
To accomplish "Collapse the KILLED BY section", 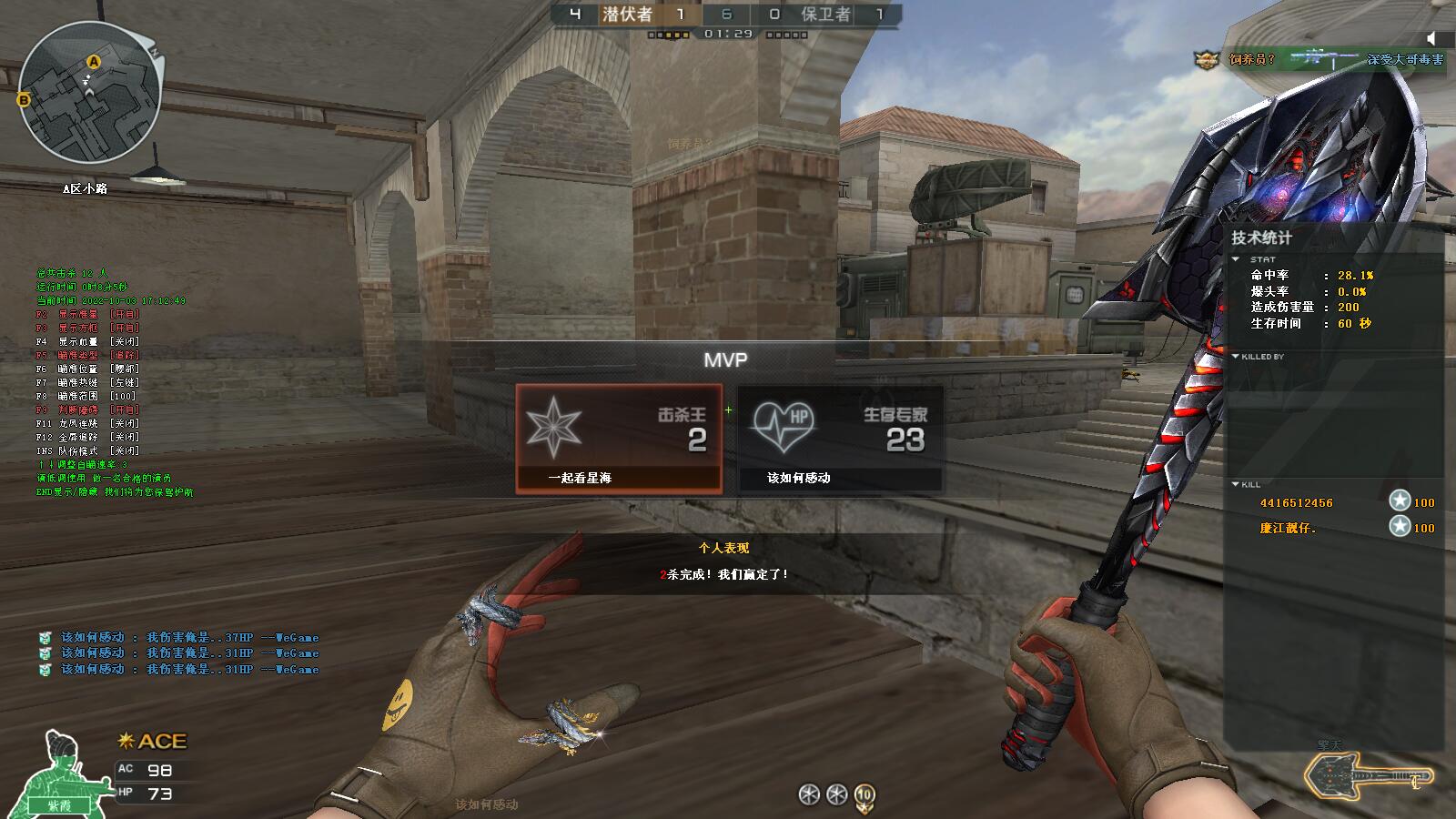I will (x=1236, y=357).
